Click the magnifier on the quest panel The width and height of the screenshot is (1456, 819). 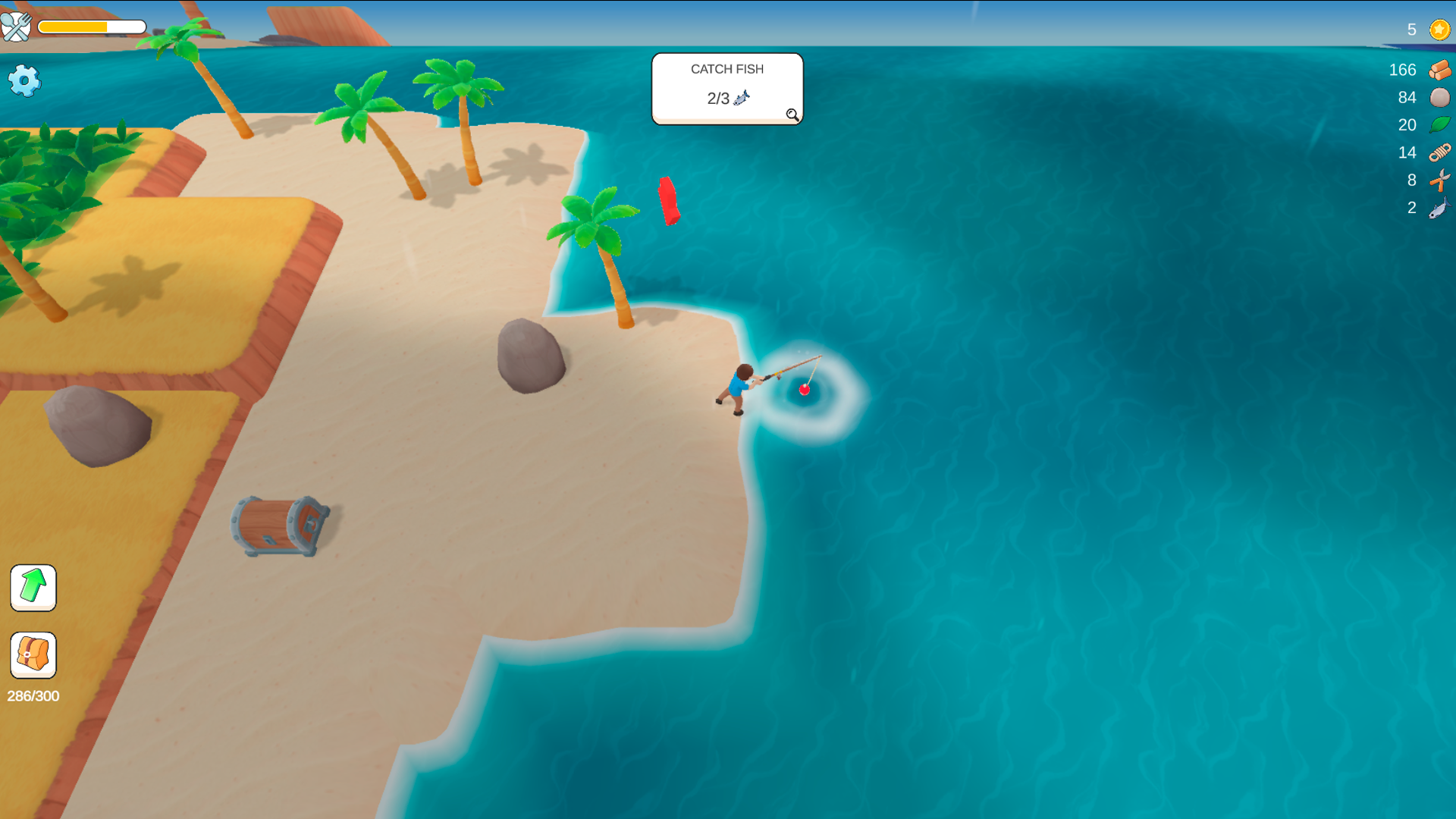(791, 115)
